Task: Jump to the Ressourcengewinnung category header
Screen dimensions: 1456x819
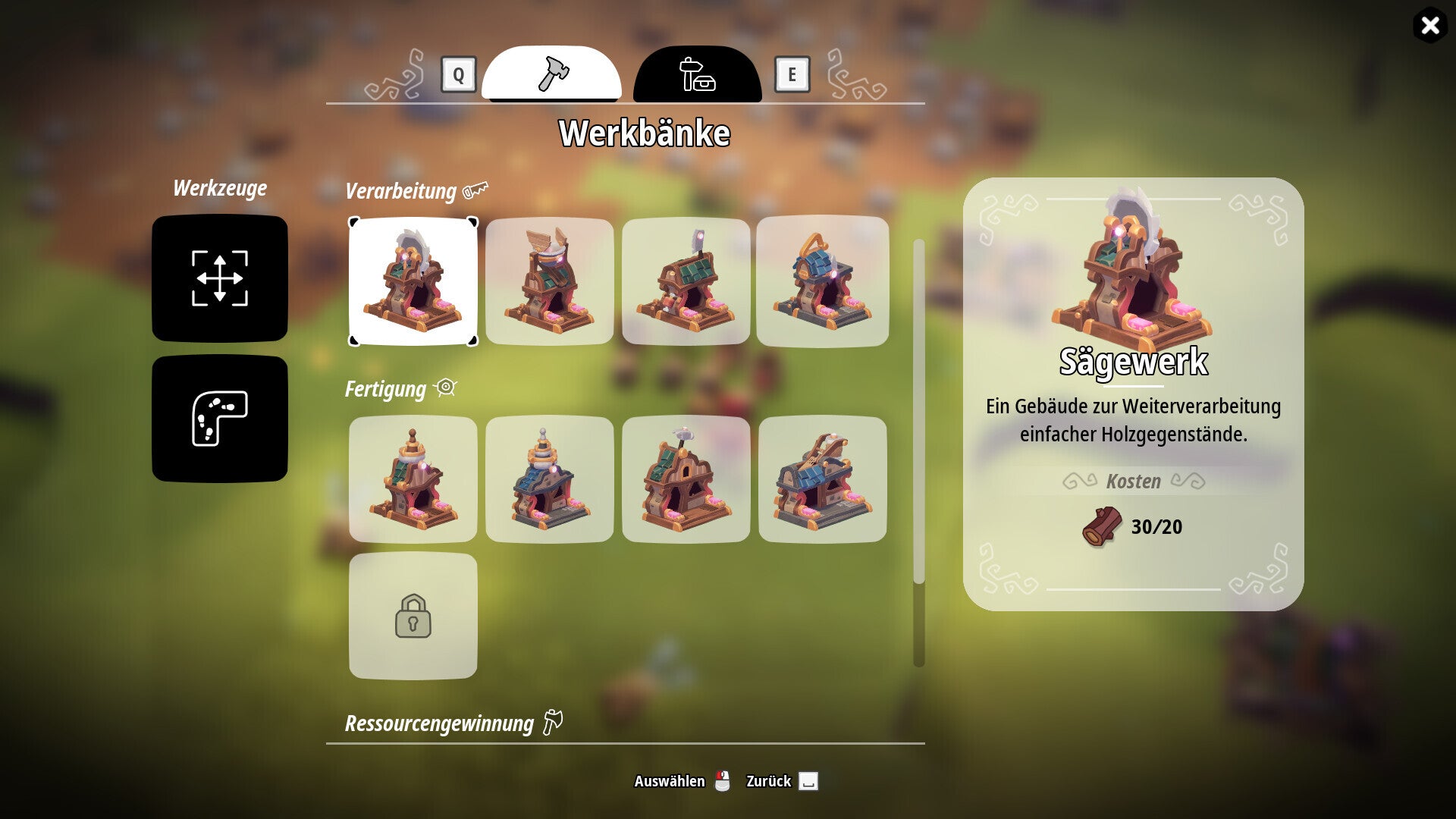Action: (440, 723)
